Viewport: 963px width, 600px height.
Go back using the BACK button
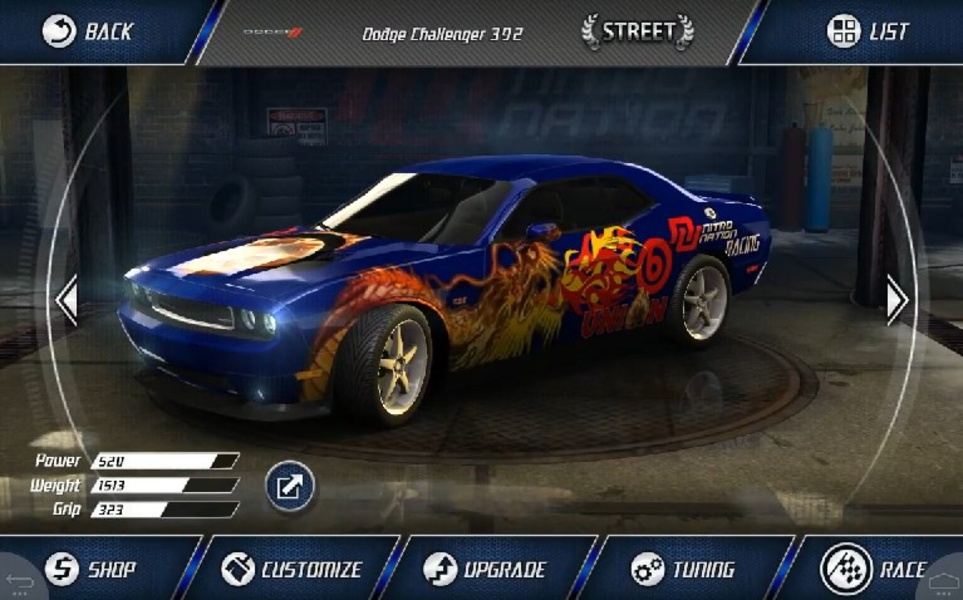pos(88,31)
